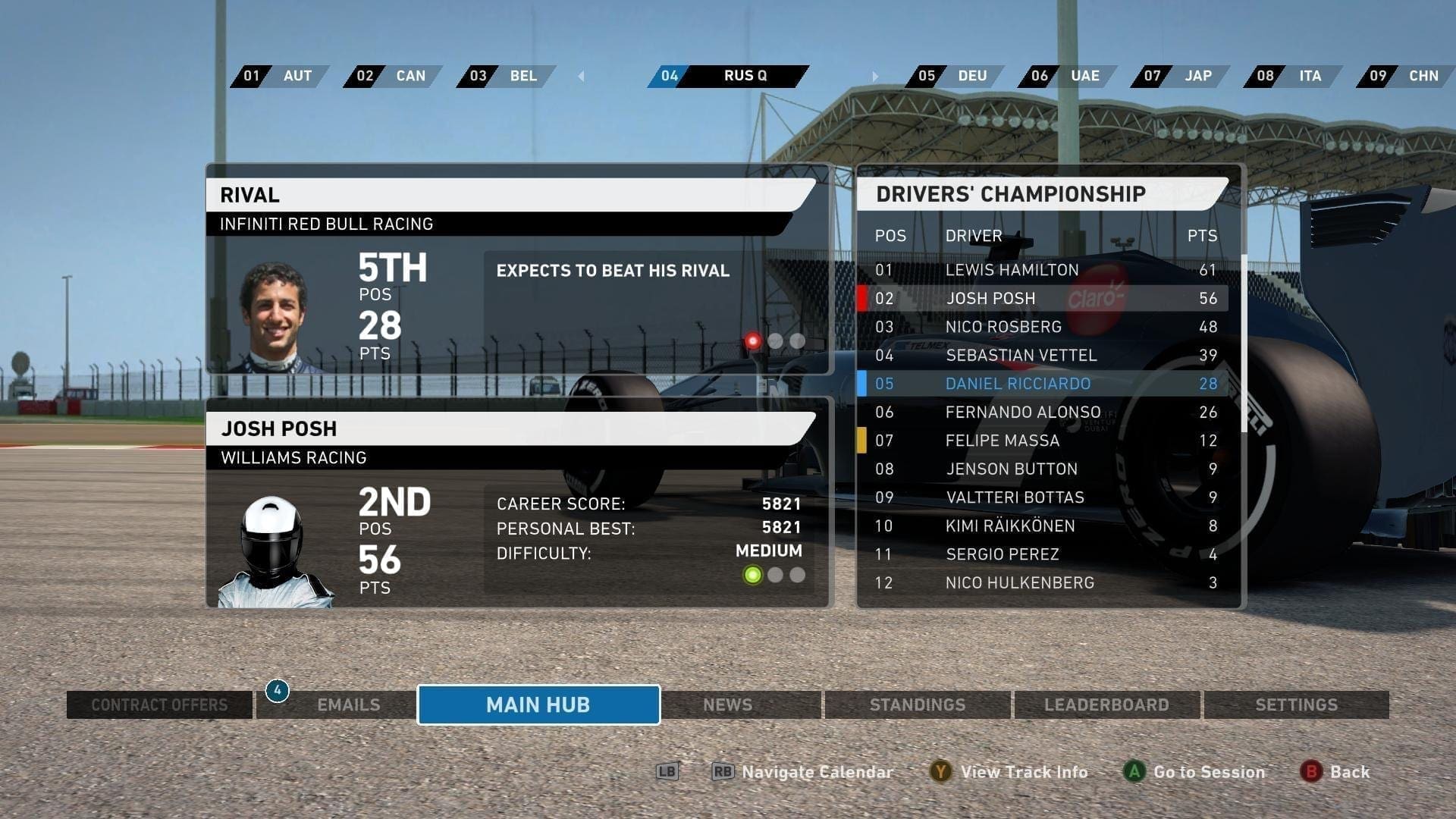The width and height of the screenshot is (1456, 819).
Task: Open the Settings tab
Action: pos(1296,704)
